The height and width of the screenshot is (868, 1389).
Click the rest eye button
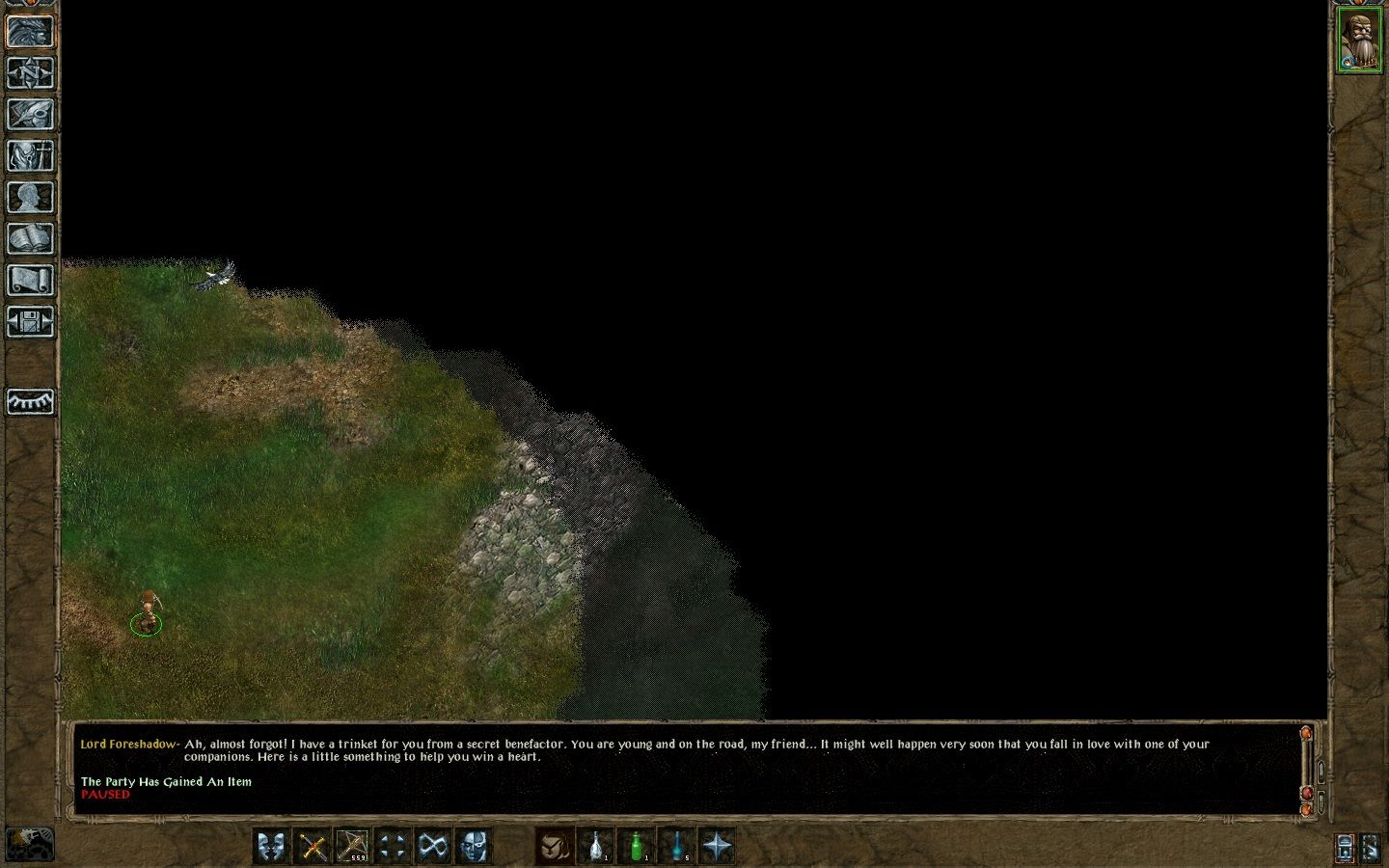30,401
